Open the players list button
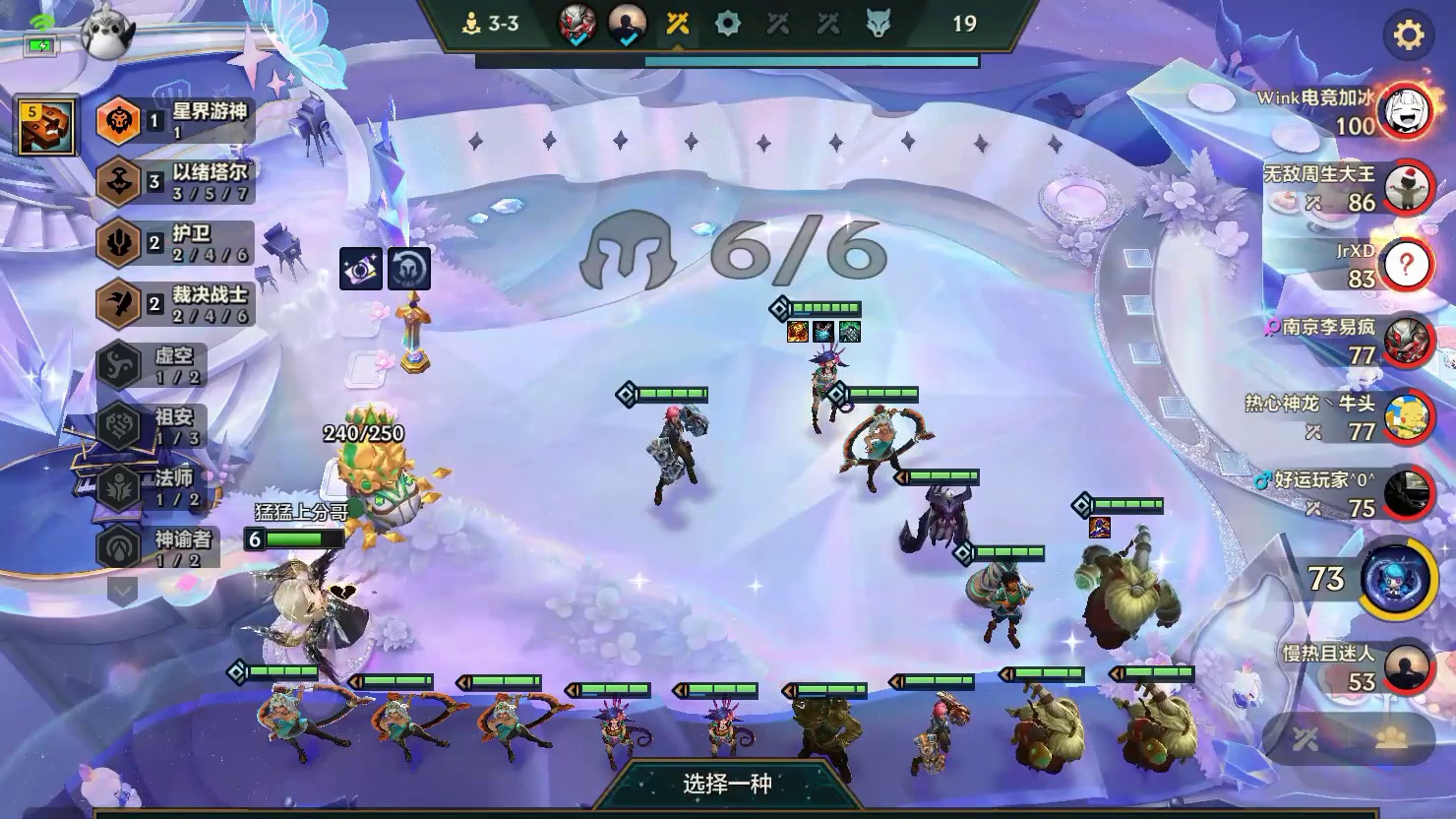This screenshot has width=1456, height=819. point(1391,740)
